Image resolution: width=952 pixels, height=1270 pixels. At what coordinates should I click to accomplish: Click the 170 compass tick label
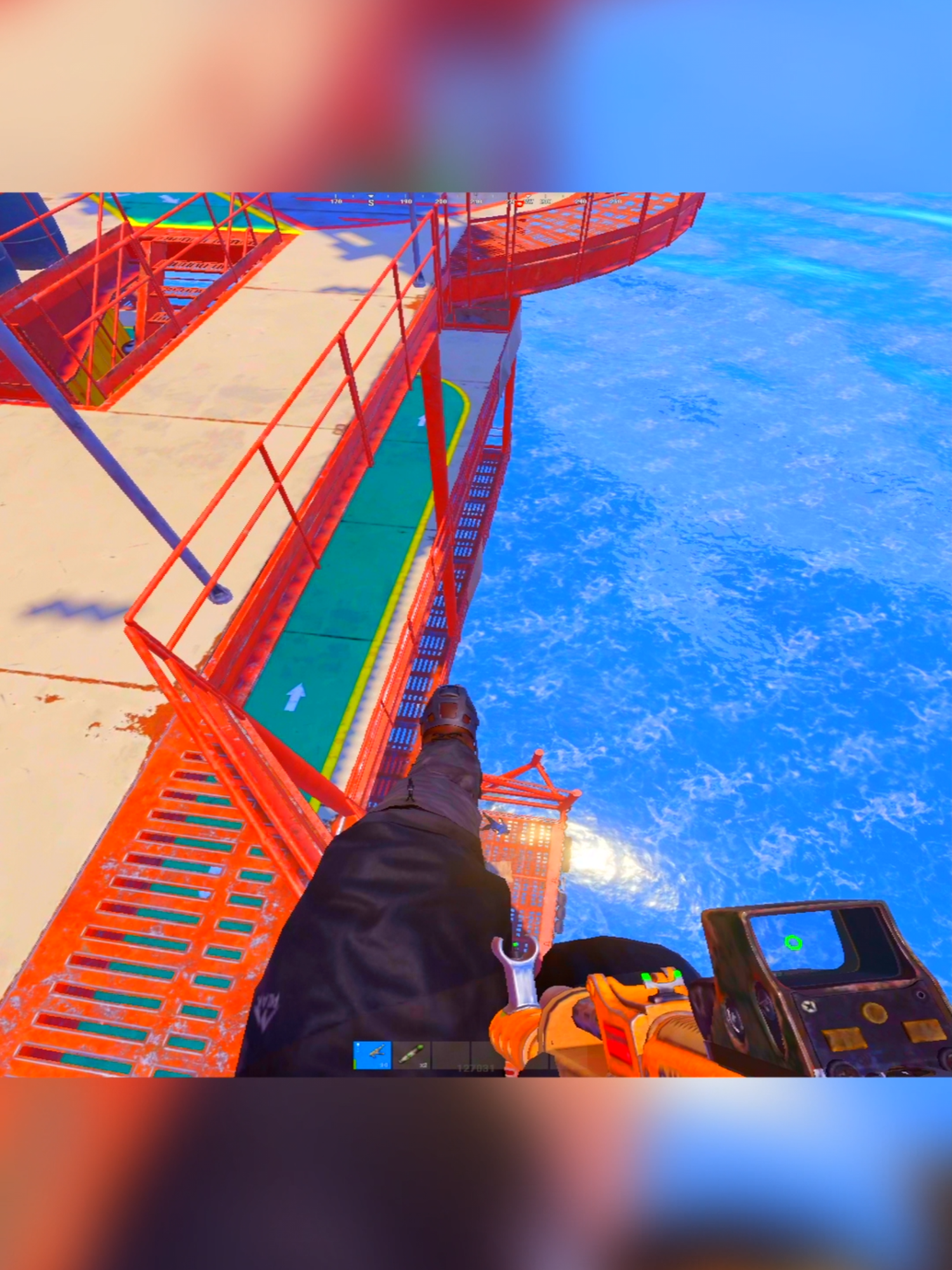tap(336, 202)
